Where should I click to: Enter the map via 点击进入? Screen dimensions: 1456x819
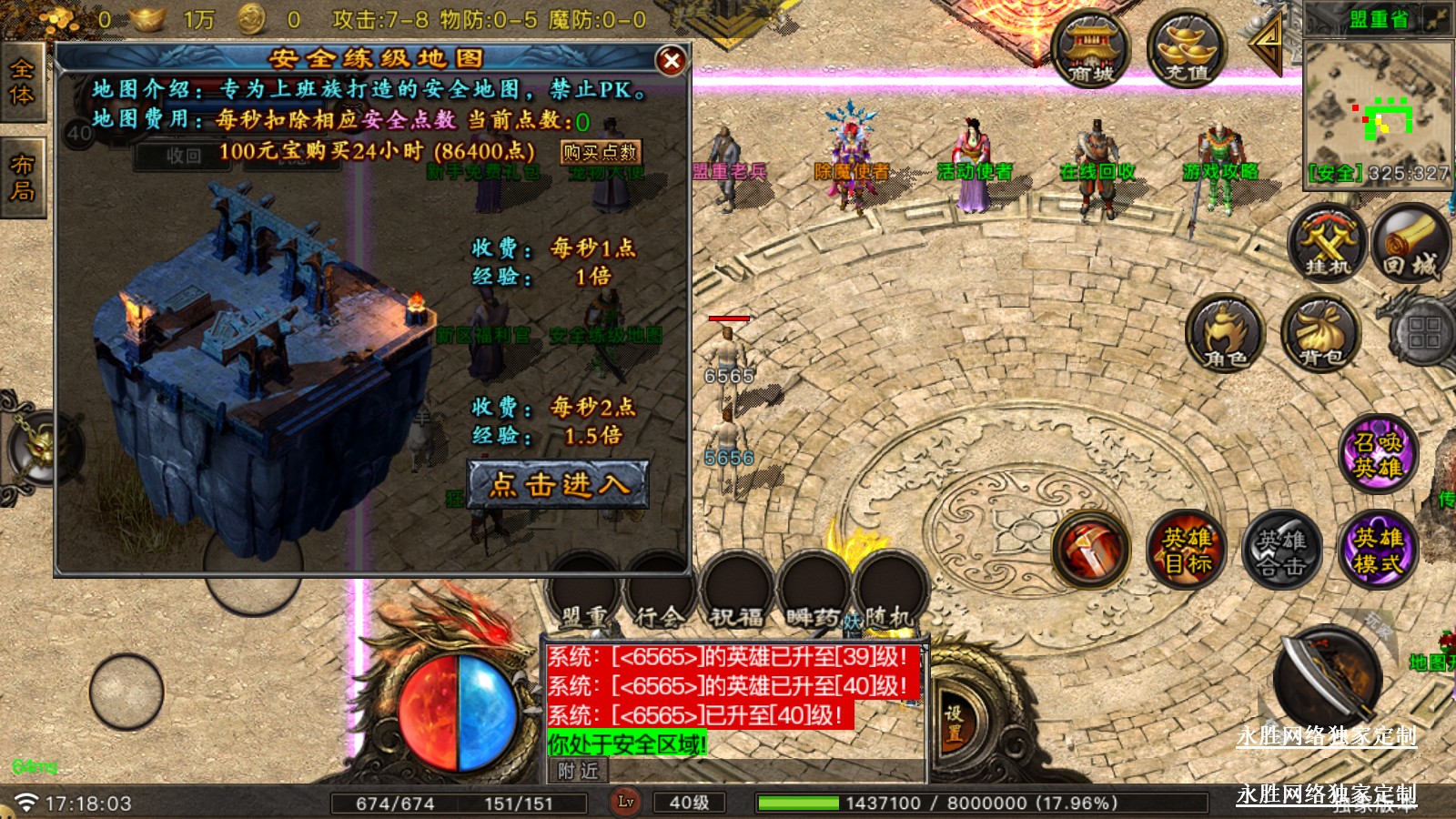[558, 484]
